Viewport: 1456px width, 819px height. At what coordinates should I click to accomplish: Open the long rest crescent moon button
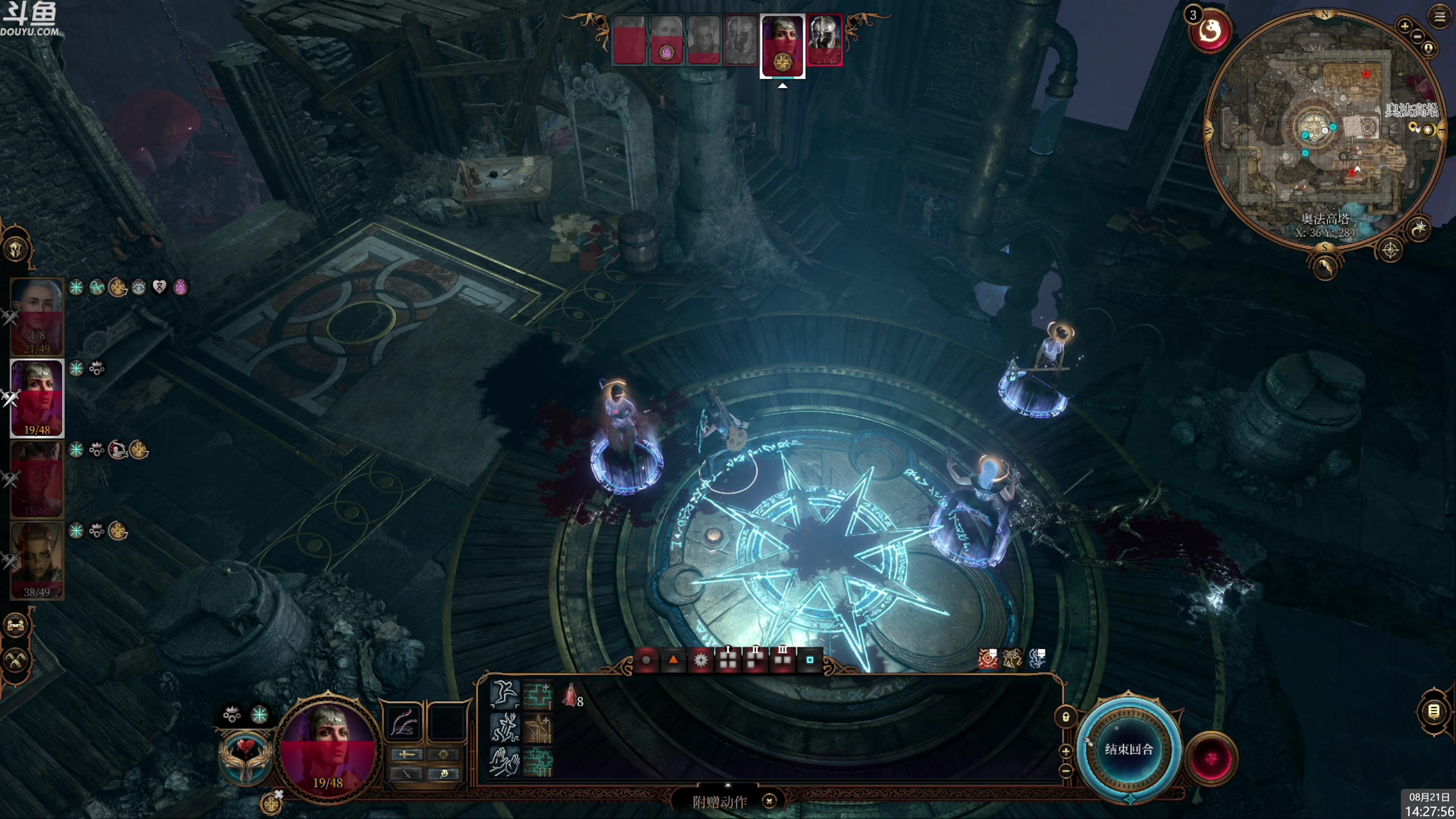pyautogui.click(x=1420, y=229)
